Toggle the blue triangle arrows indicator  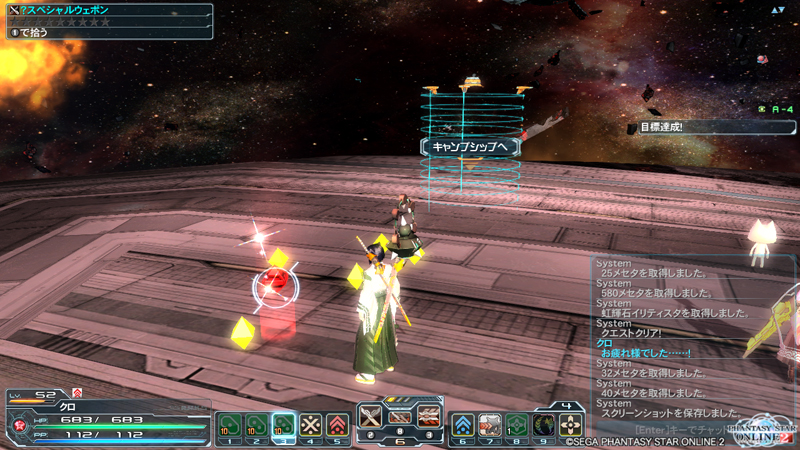pos(779,10)
